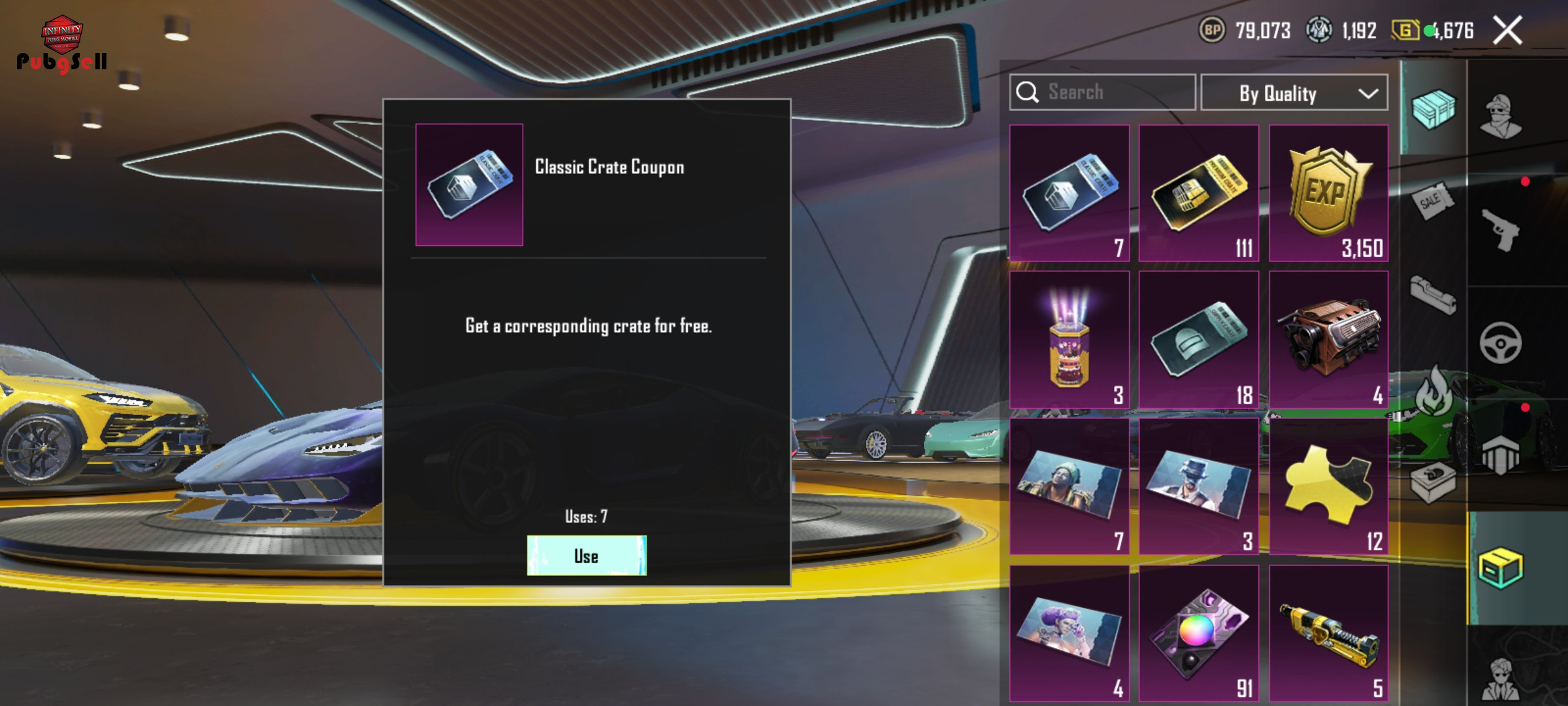
Task: Select the gold puzzle piece slot
Action: click(1328, 487)
